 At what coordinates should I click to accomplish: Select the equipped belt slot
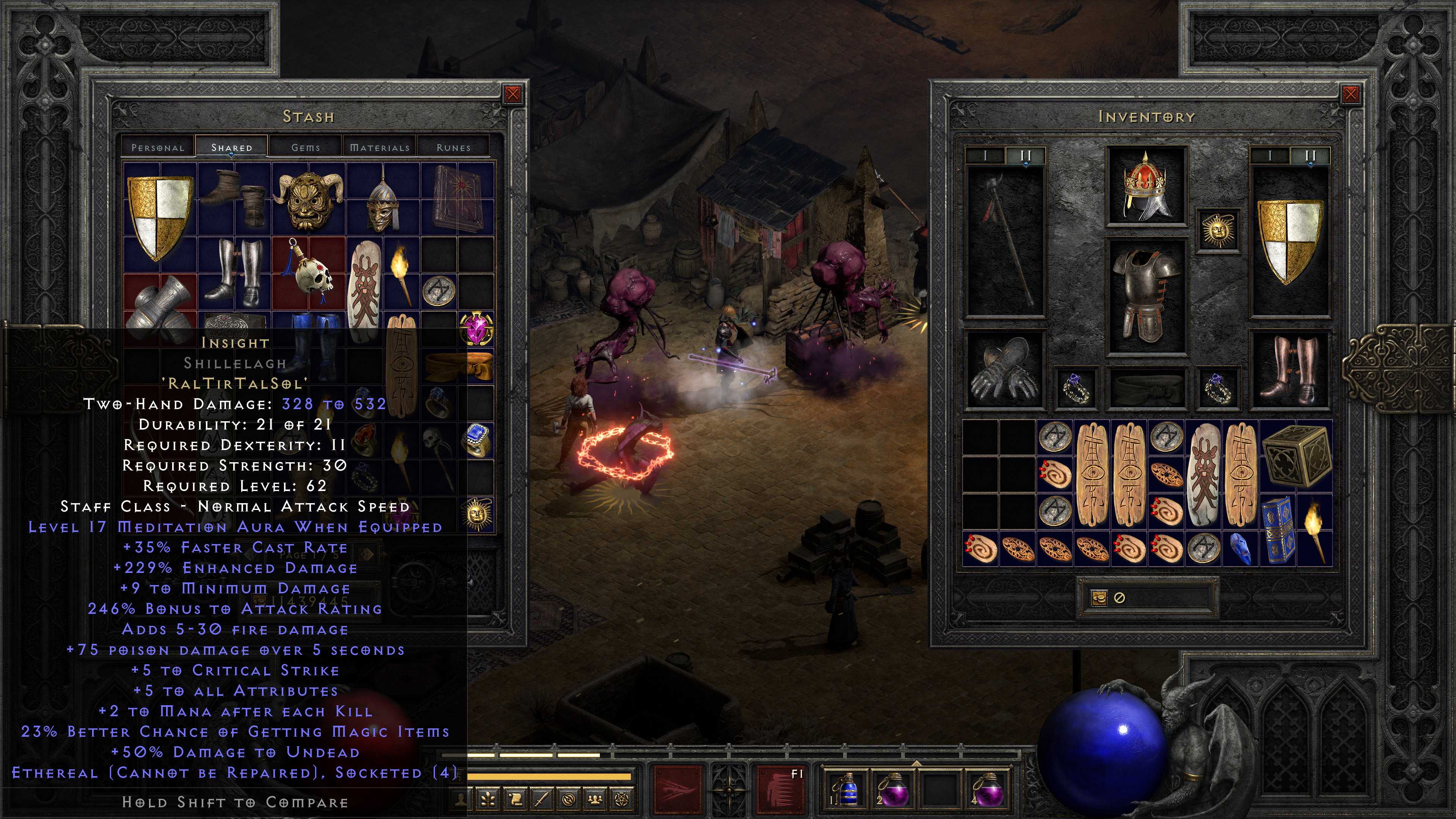tap(1146, 388)
